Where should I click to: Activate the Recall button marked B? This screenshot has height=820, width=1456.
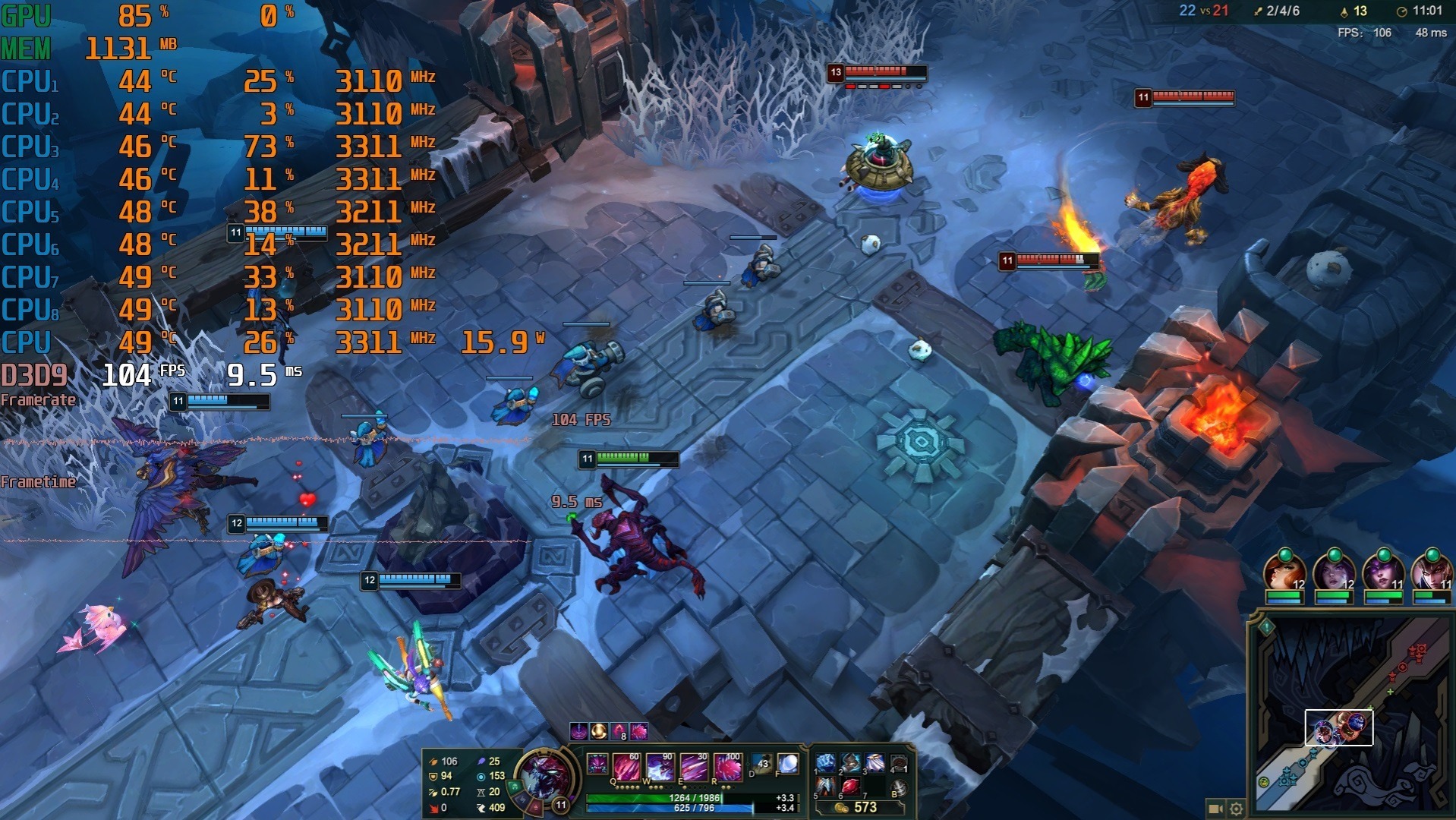tap(898, 788)
